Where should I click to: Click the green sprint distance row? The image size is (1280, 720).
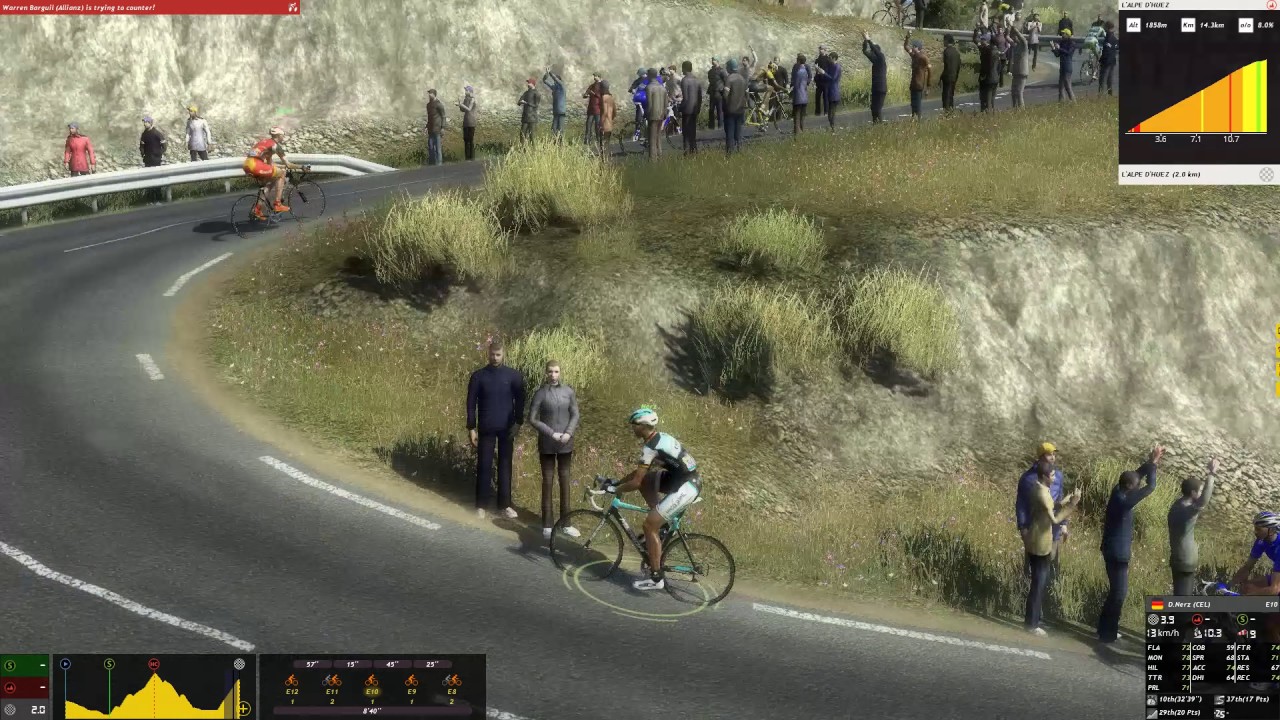[x=24, y=665]
